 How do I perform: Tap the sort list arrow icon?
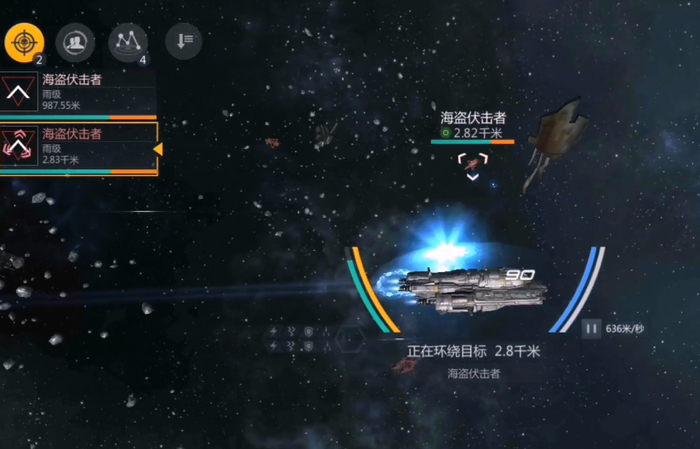pos(183,41)
